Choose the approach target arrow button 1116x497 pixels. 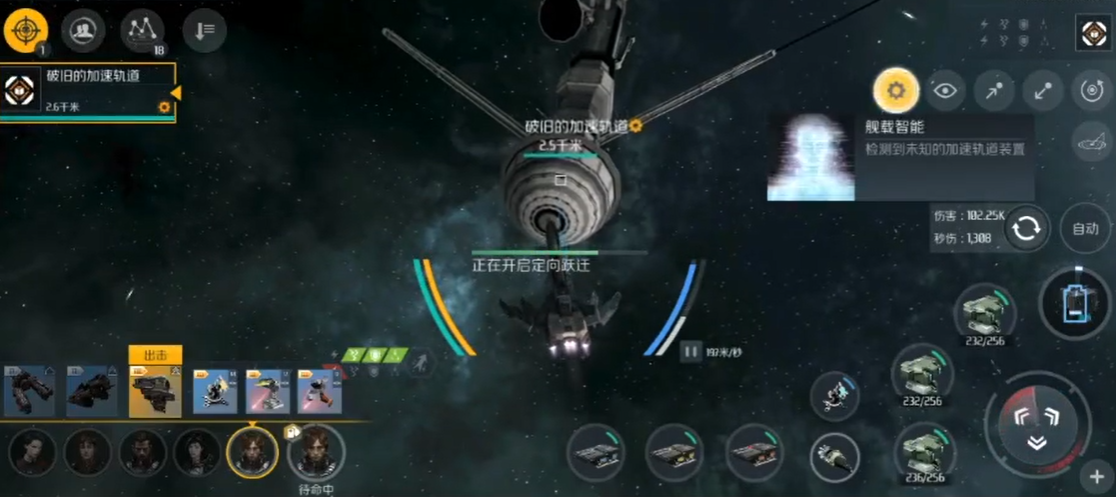993,91
